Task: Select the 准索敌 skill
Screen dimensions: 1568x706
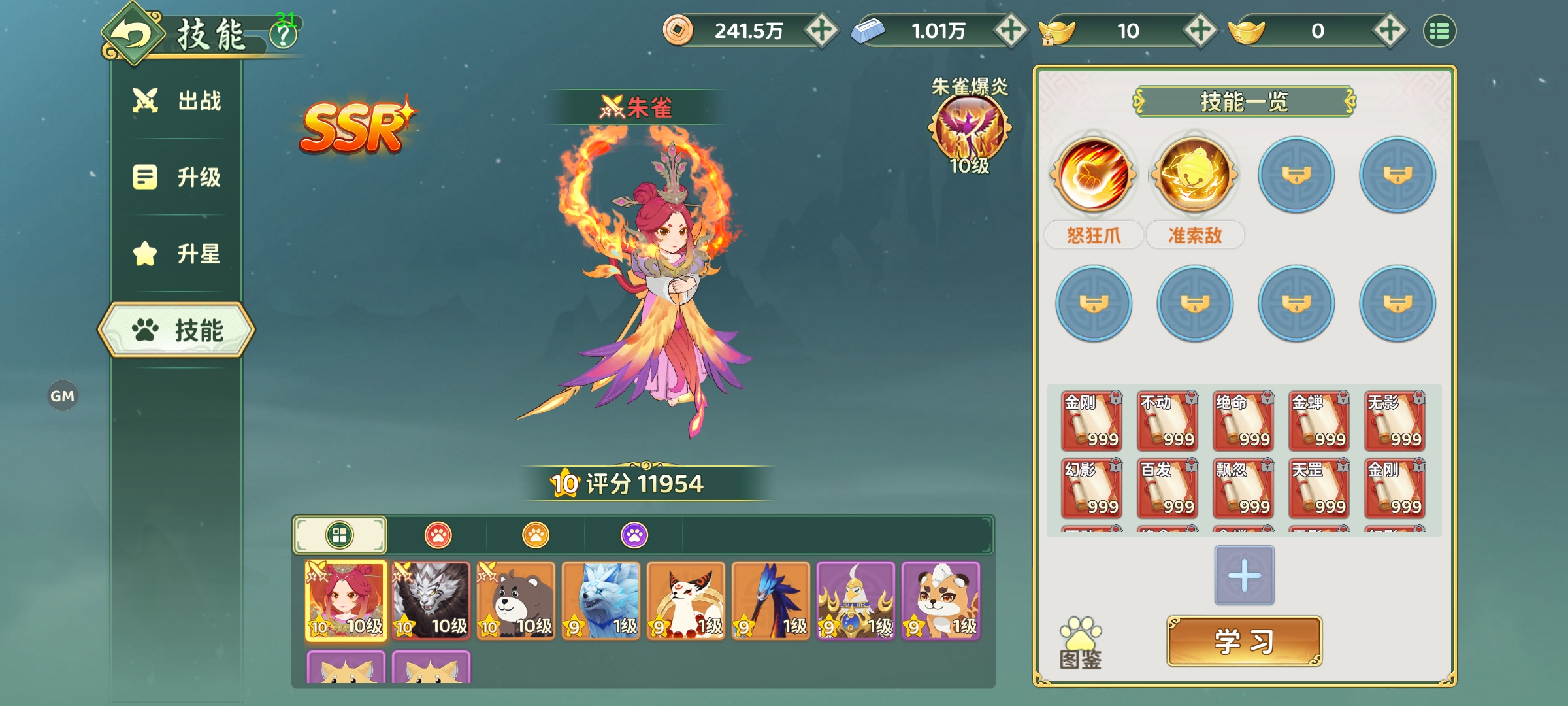Action: click(x=1194, y=175)
